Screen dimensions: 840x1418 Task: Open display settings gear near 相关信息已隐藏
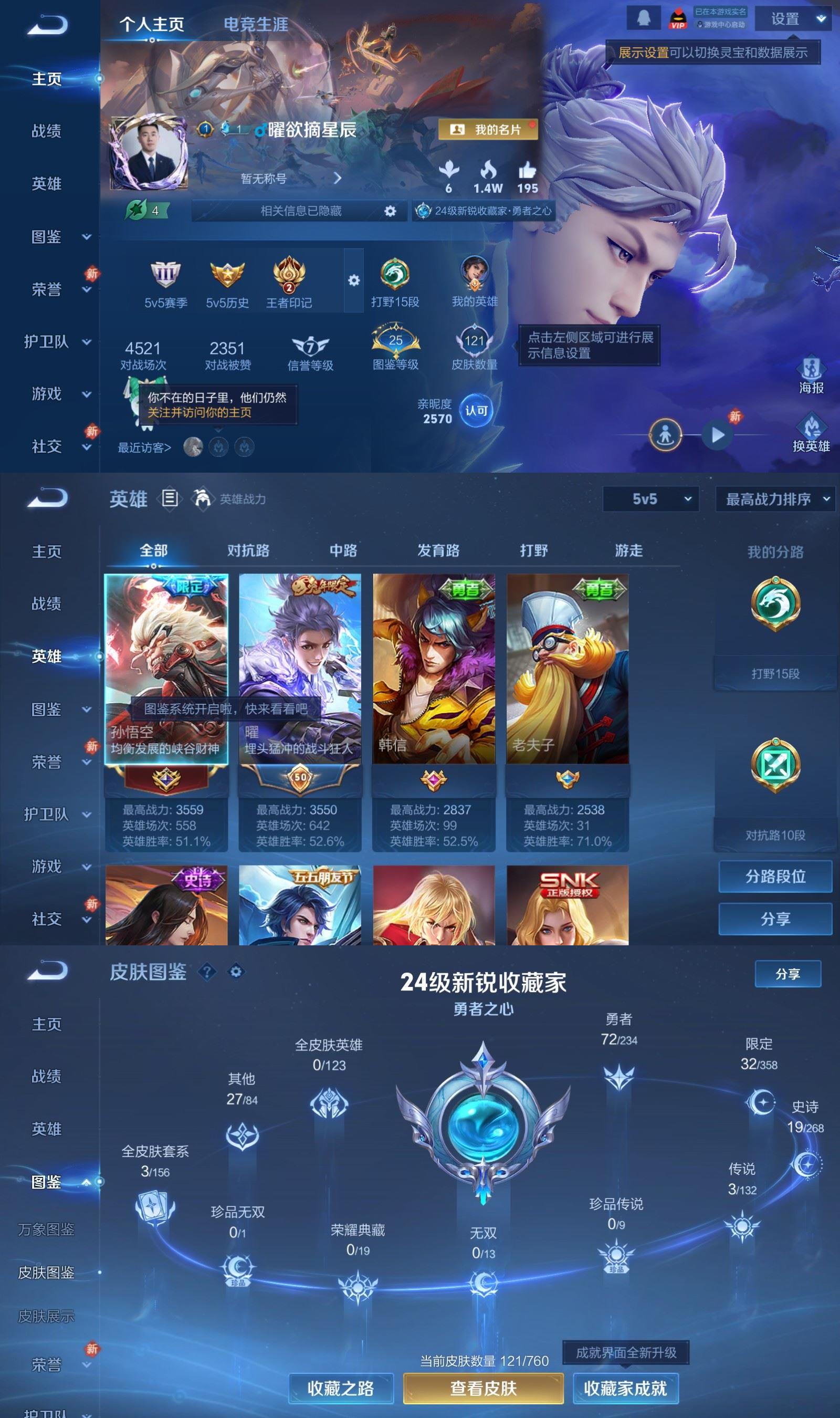coord(389,211)
